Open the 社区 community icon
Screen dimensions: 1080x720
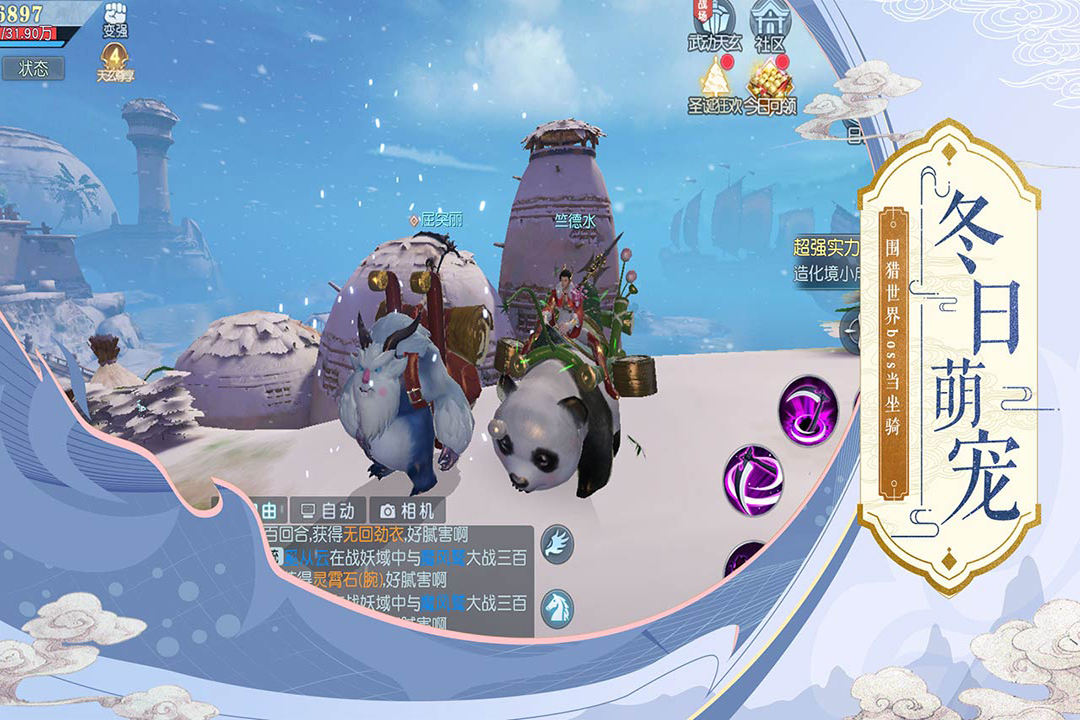pyautogui.click(x=769, y=25)
